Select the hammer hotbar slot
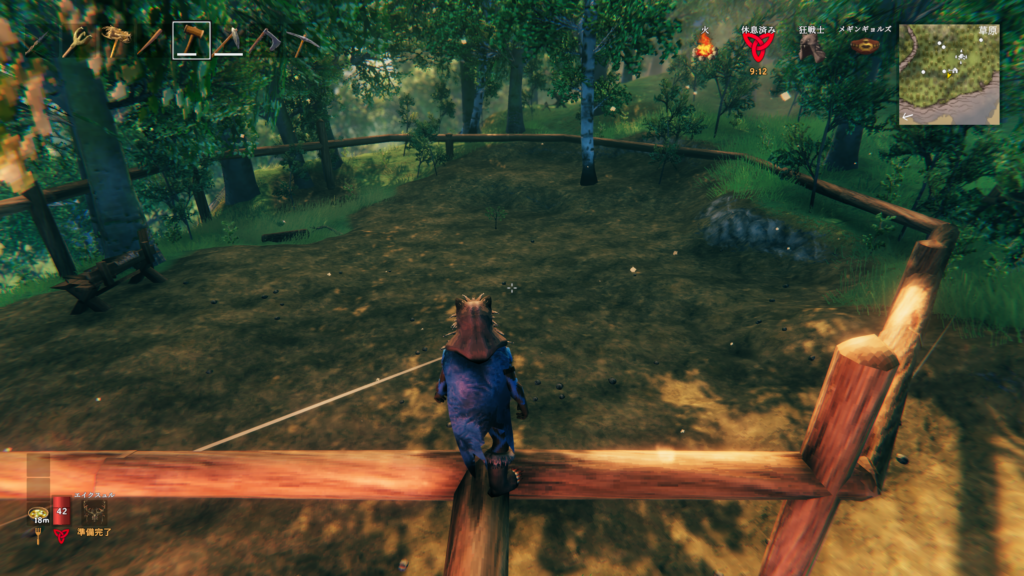 191,41
